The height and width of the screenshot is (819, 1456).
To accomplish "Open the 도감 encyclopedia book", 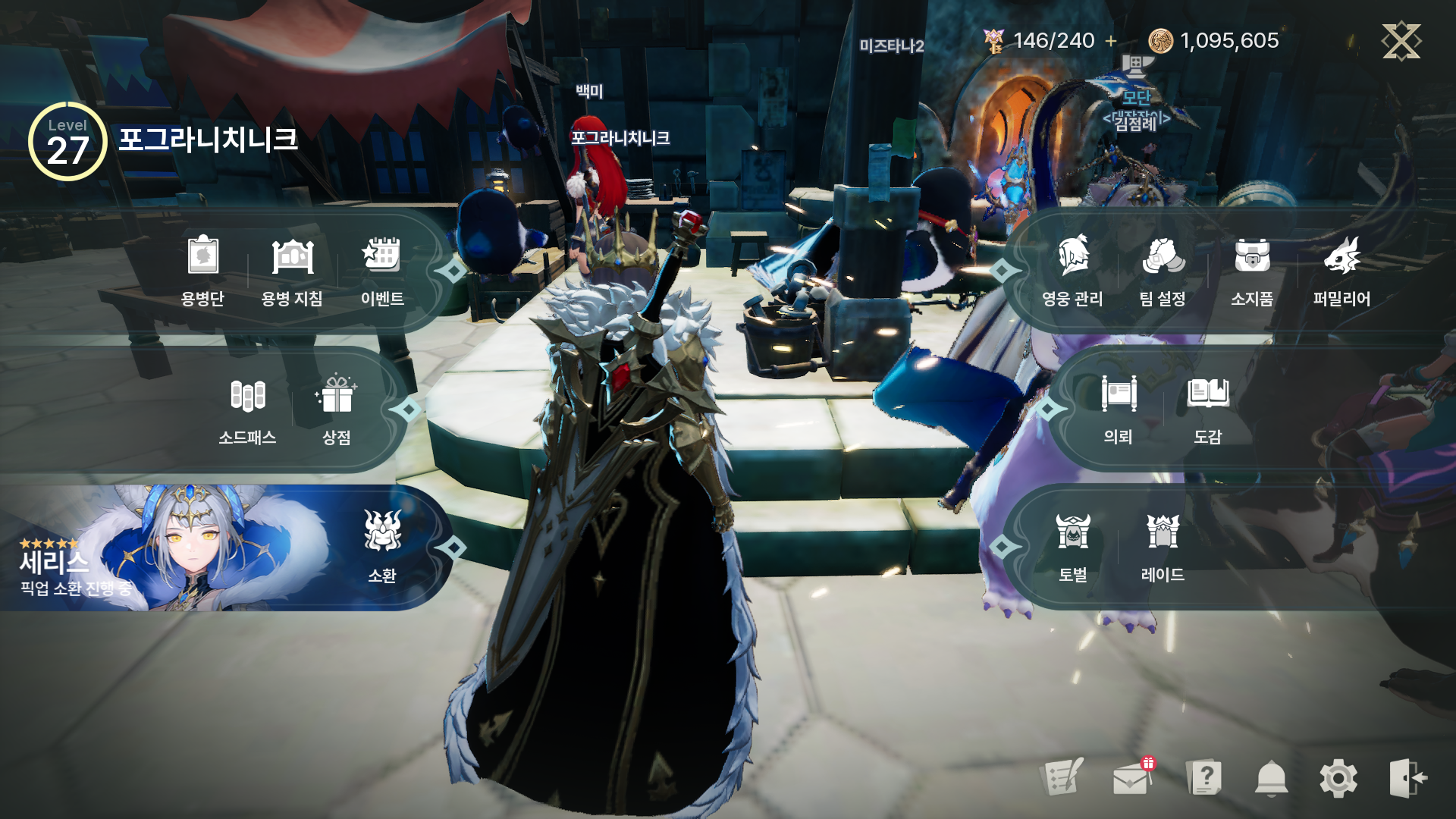I will point(1208,409).
